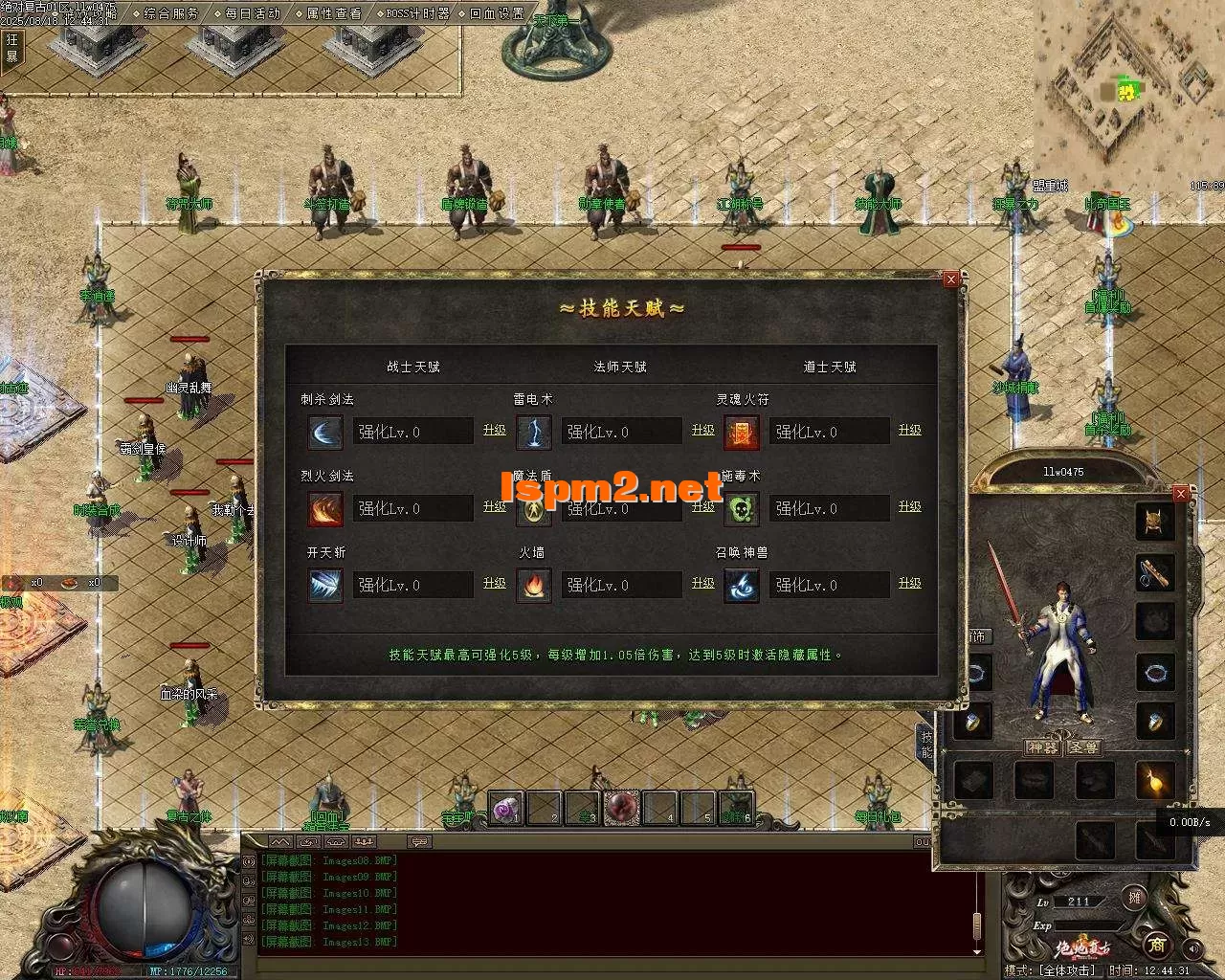Upgrade the 刺杀剑法 talent

[494, 431]
